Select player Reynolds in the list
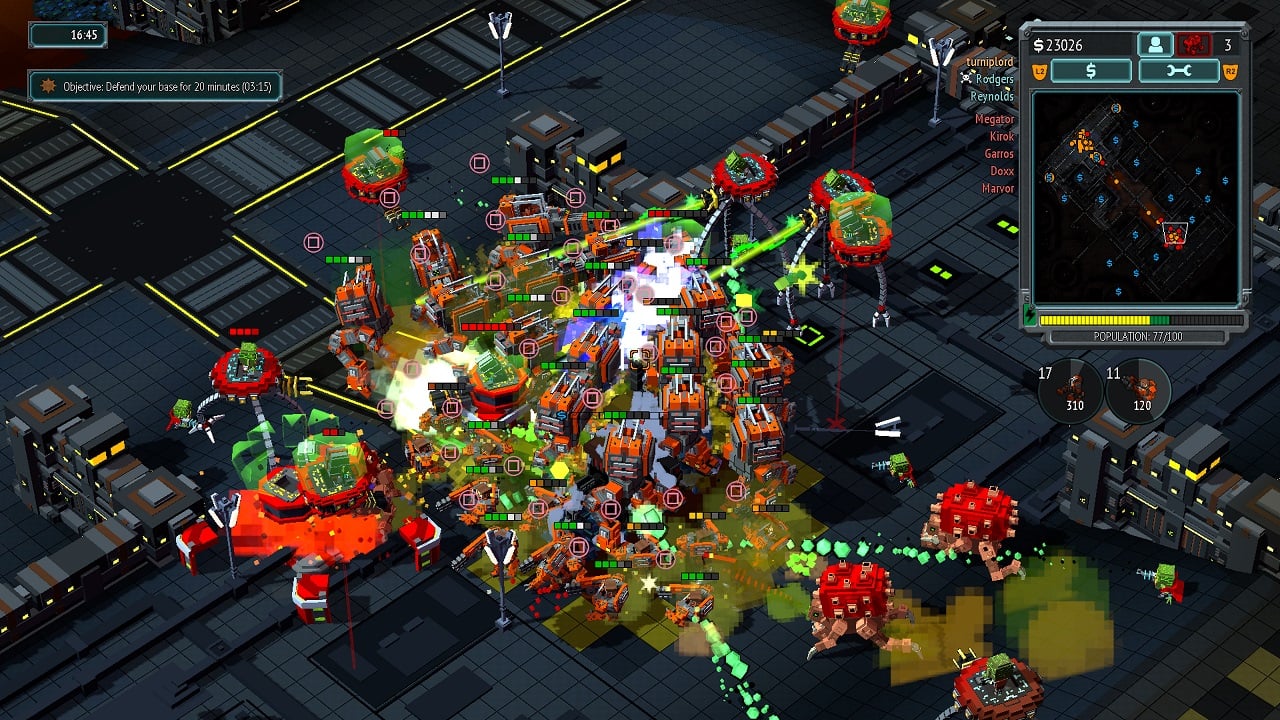The height and width of the screenshot is (720, 1280). (992, 96)
